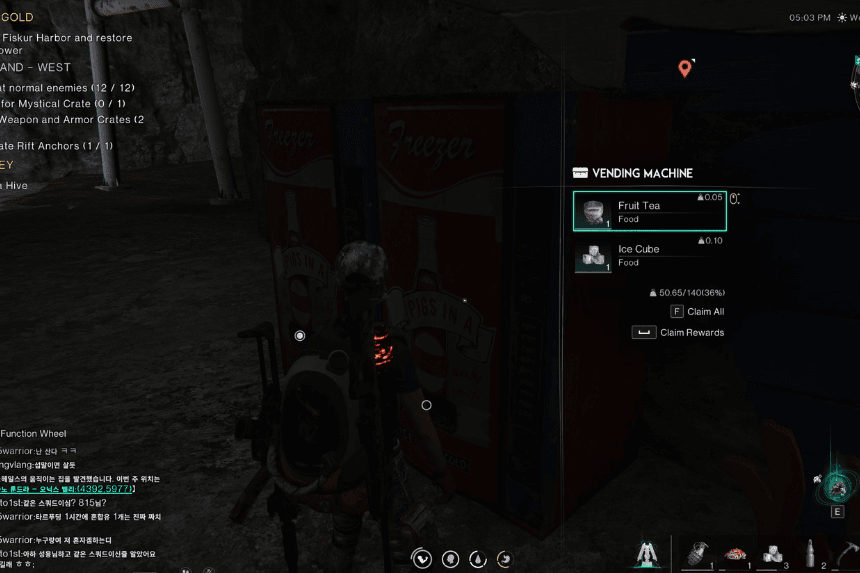Image resolution: width=860 pixels, height=573 pixels.
Task: Click the red map pin marker
Action: (x=685, y=68)
